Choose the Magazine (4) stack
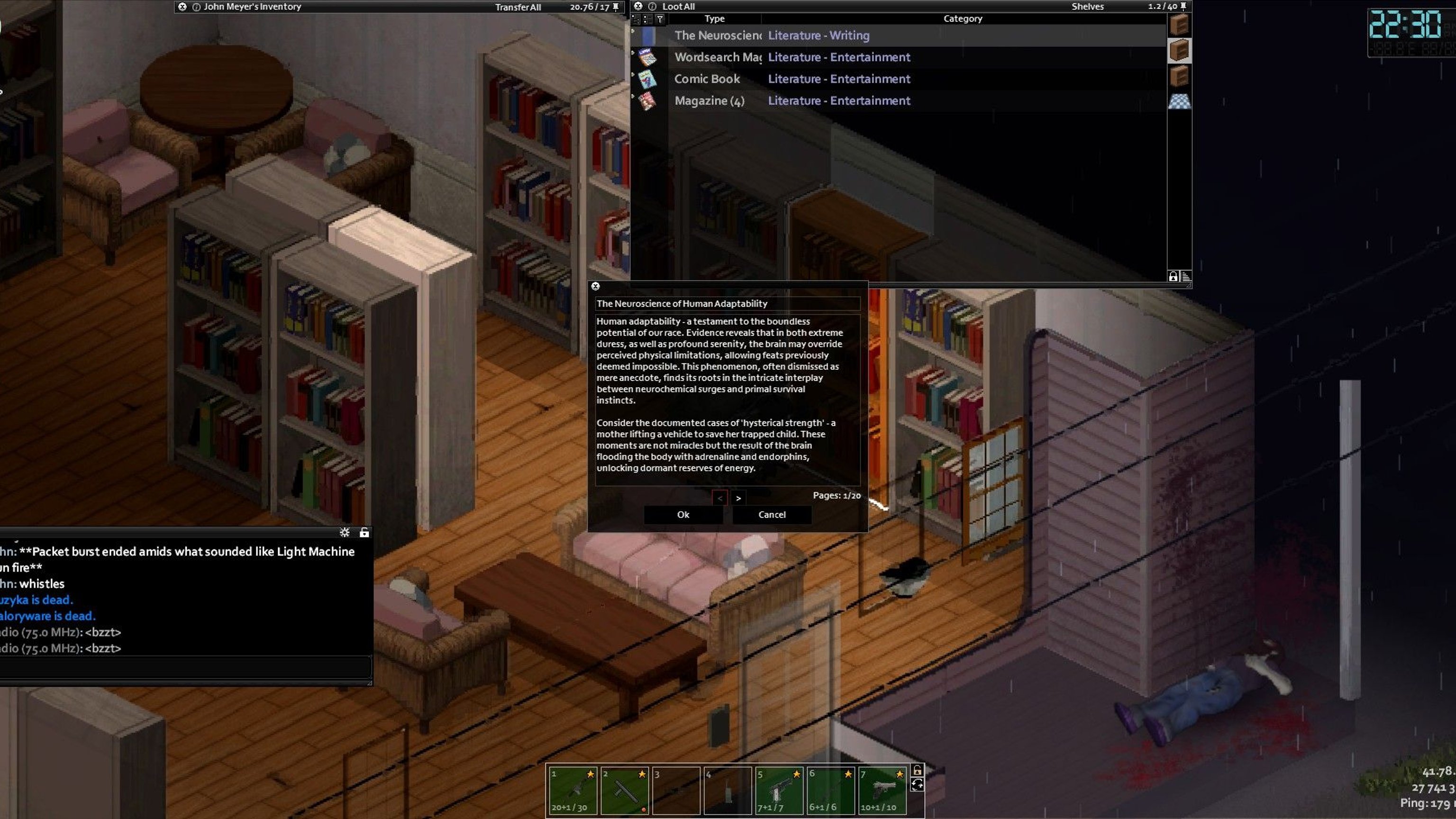Screen dimensions: 1456x819 (709, 100)
